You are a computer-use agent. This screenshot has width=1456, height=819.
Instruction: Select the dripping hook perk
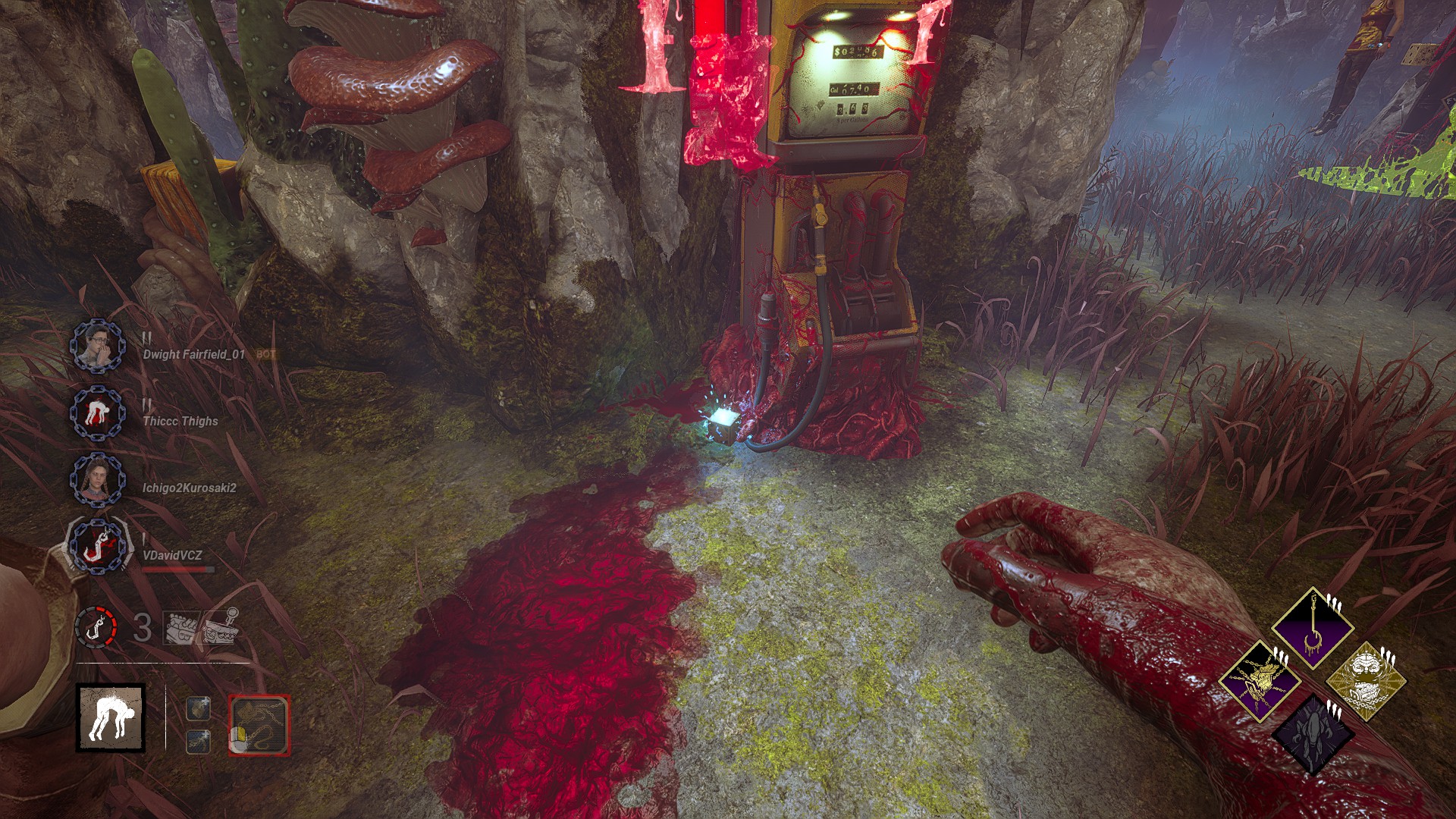(x=1312, y=628)
